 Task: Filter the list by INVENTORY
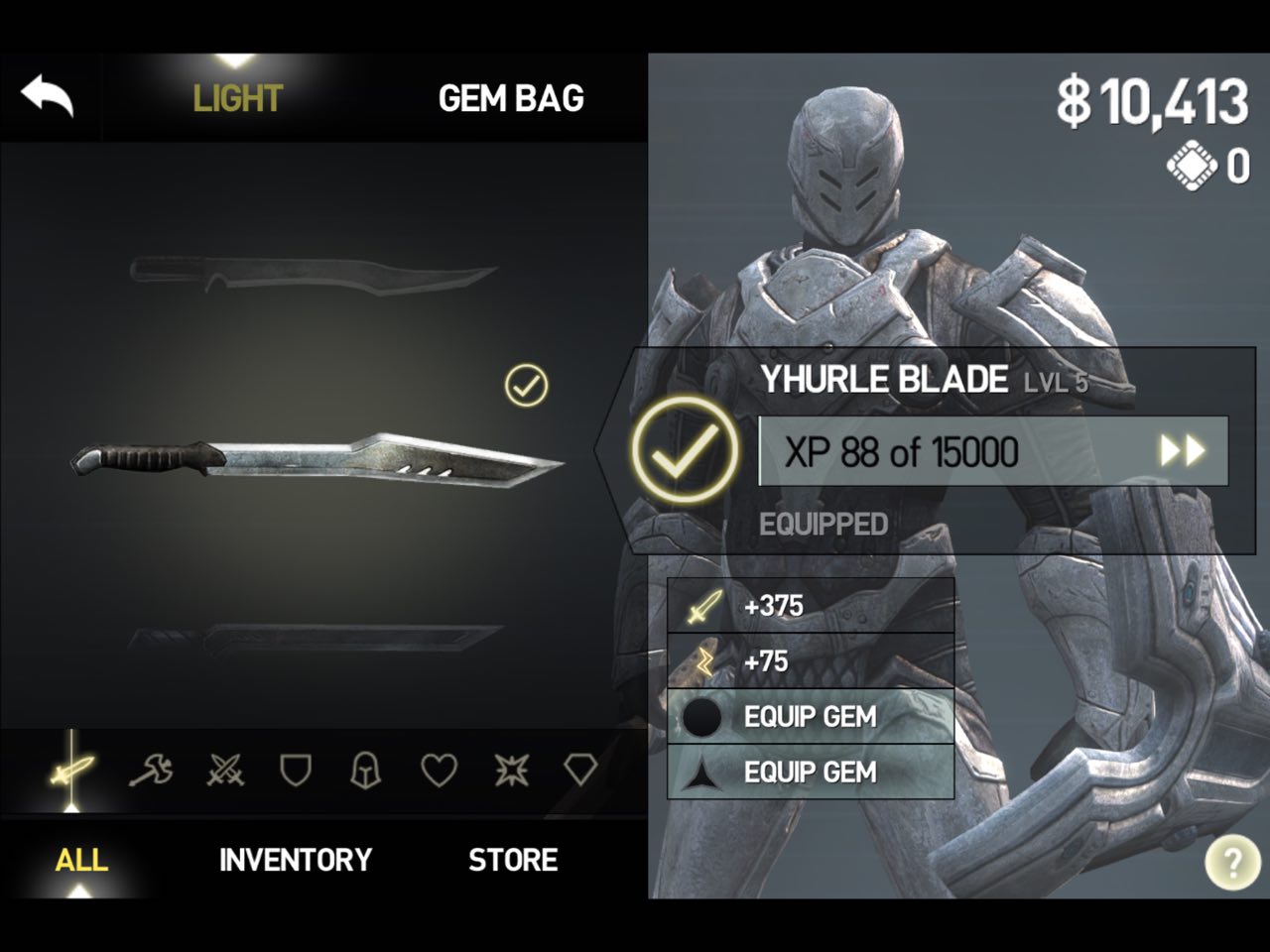pyautogui.click(x=296, y=860)
